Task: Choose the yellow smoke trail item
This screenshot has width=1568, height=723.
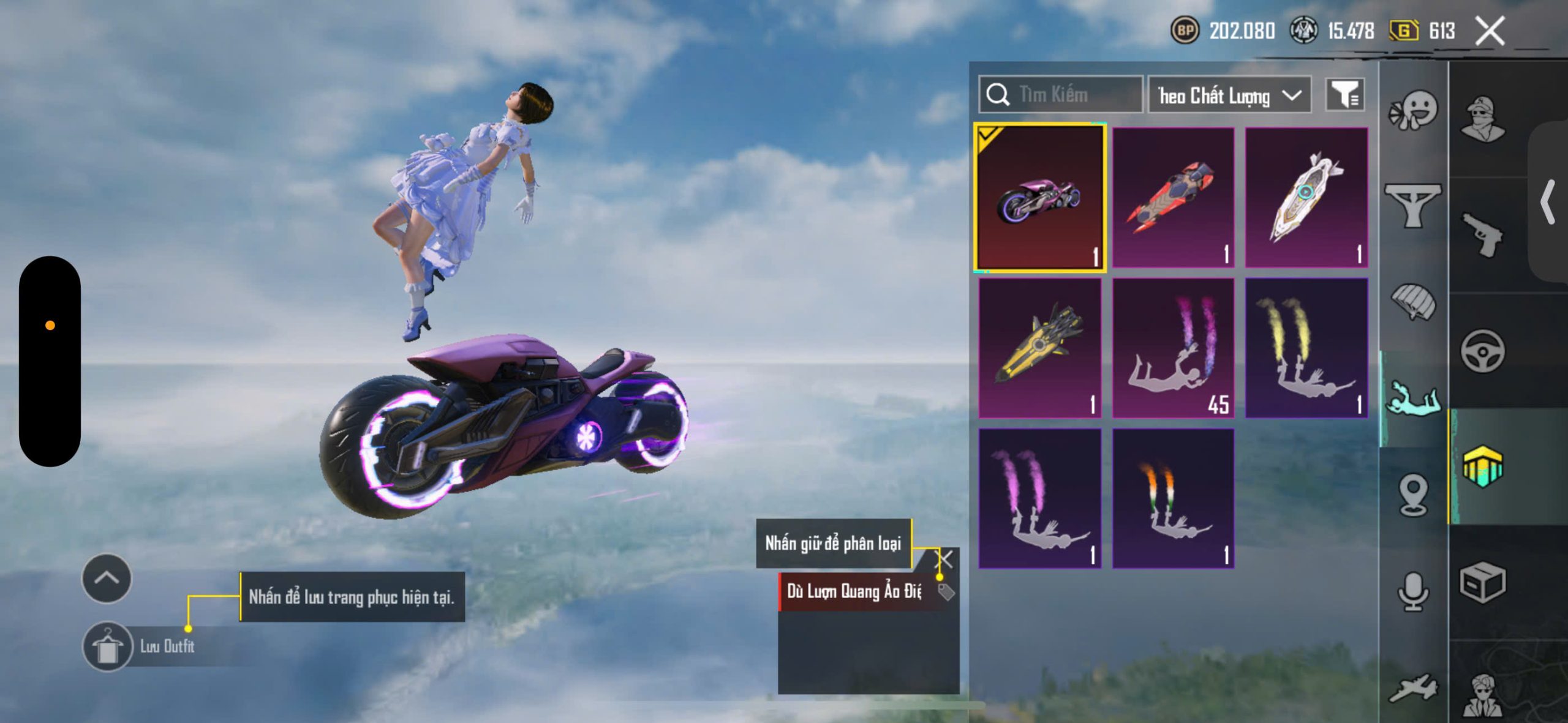Action: point(1306,348)
